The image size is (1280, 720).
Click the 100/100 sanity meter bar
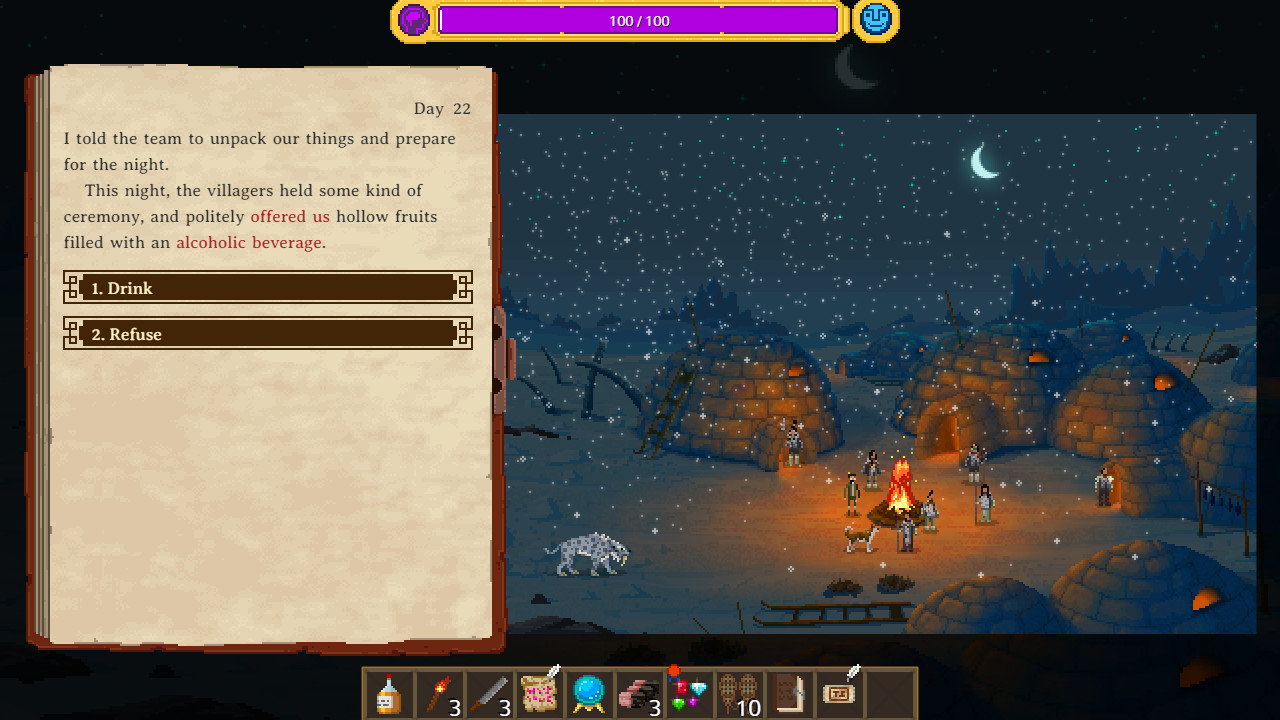[639, 20]
